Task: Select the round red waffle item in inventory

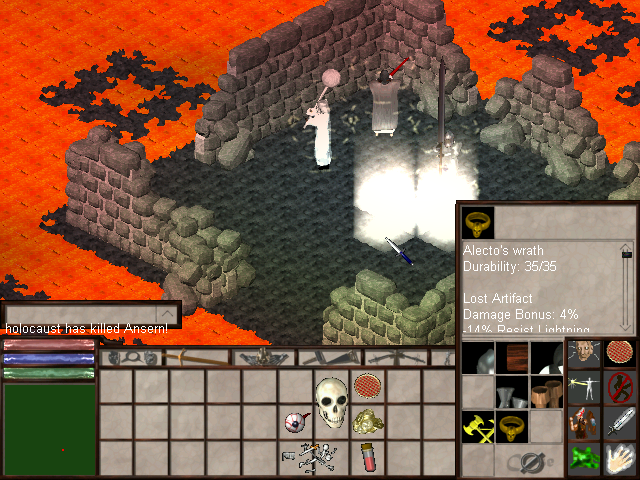Action: 367,385
